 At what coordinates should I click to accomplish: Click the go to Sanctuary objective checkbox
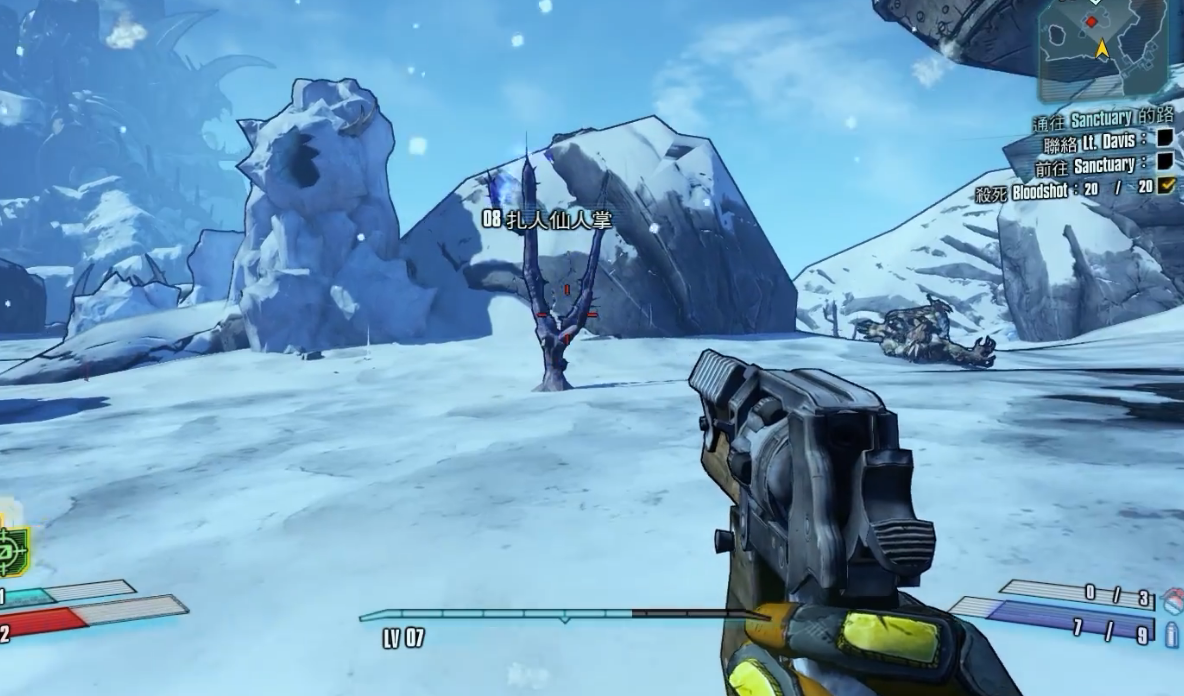click(1165, 162)
